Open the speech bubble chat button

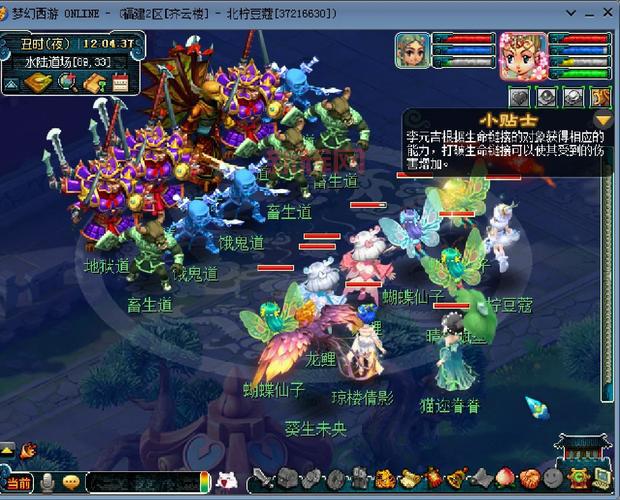(70, 483)
